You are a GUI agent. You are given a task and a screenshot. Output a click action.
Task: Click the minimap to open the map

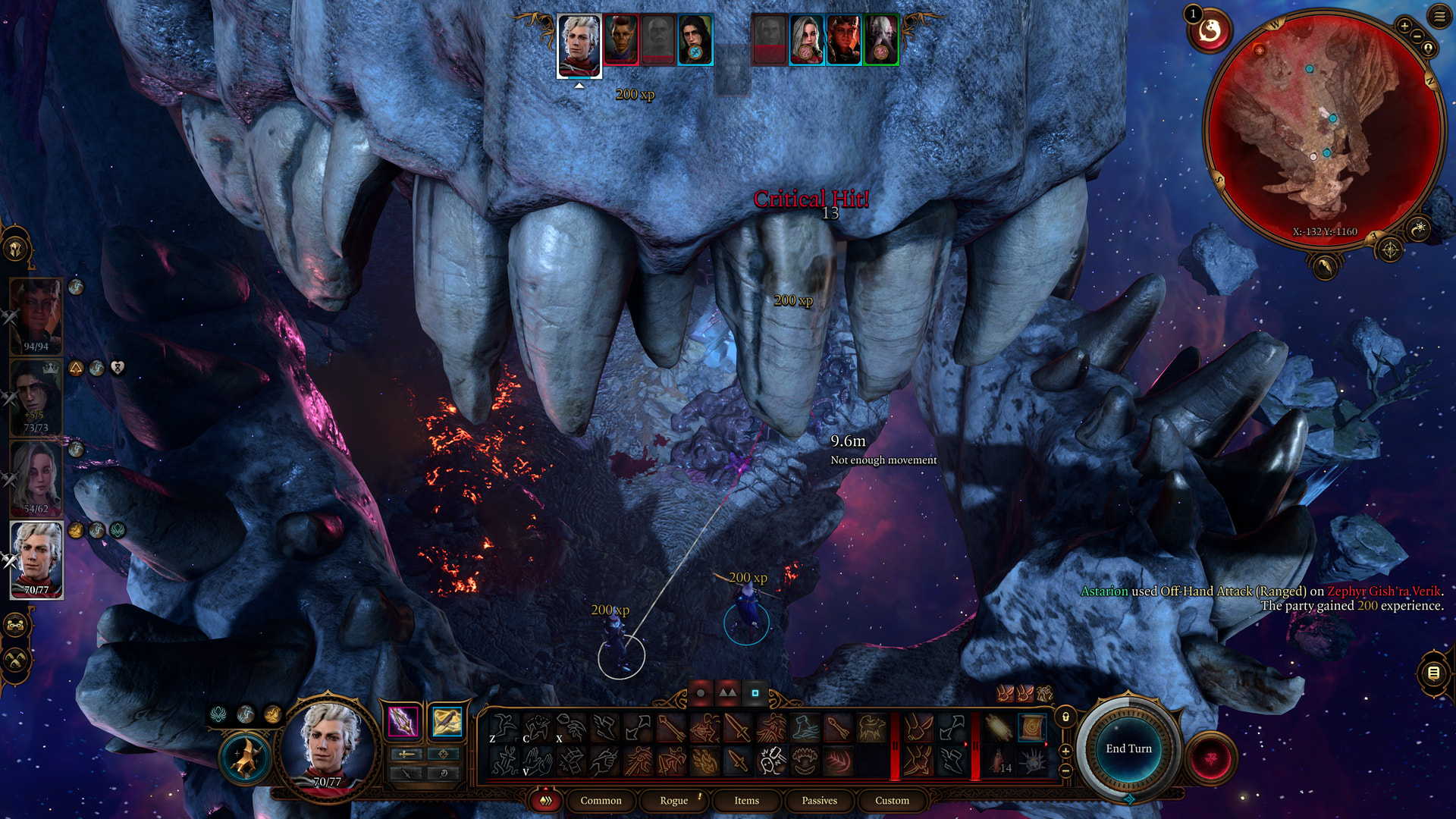tap(1323, 129)
